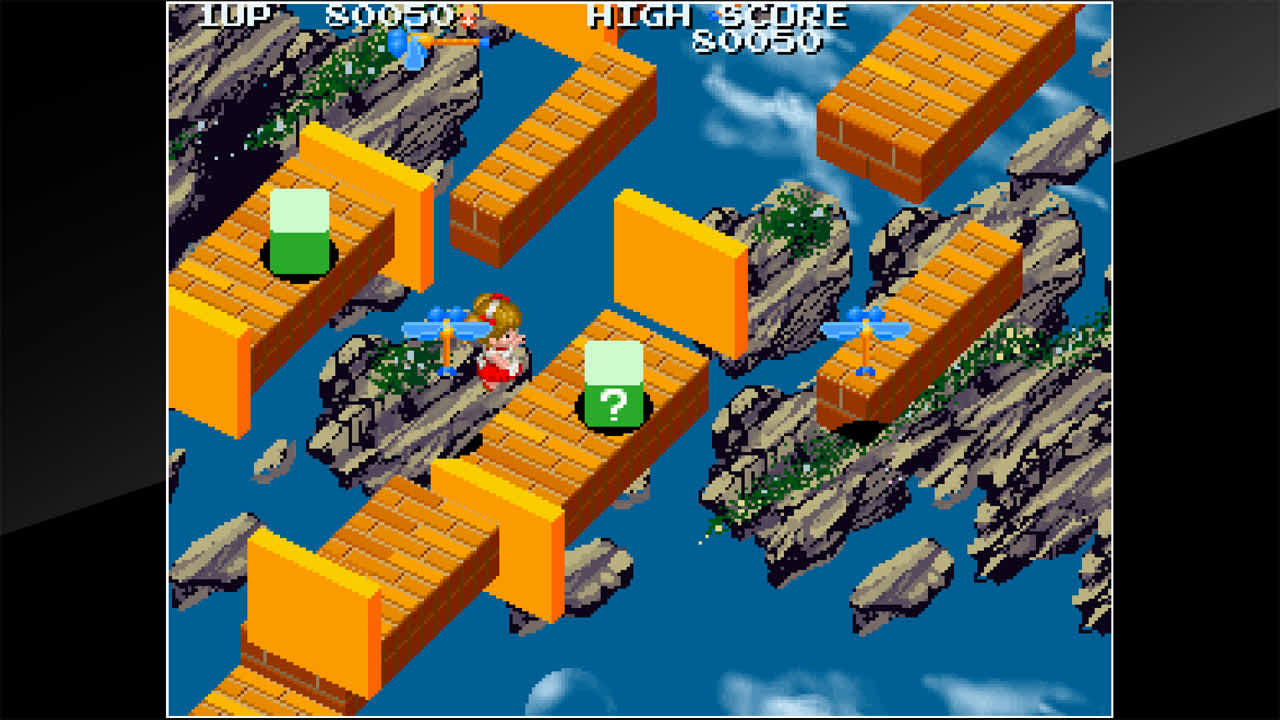The image size is (1280, 720).
Task: Select the girl character sprite
Action: [x=497, y=340]
